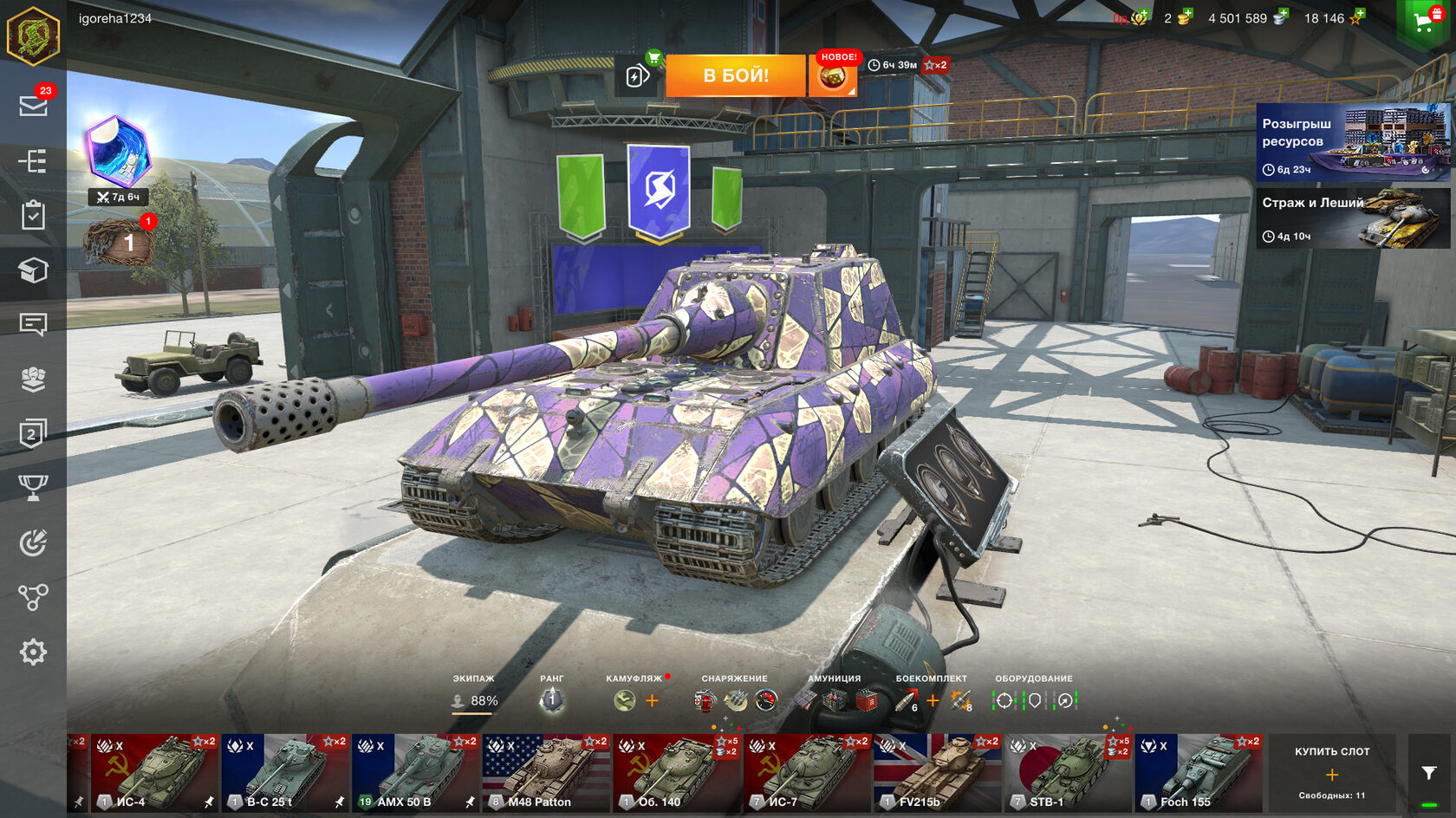Open the Розыгрыш ресурсов event banner

click(x=1353, y=142)
